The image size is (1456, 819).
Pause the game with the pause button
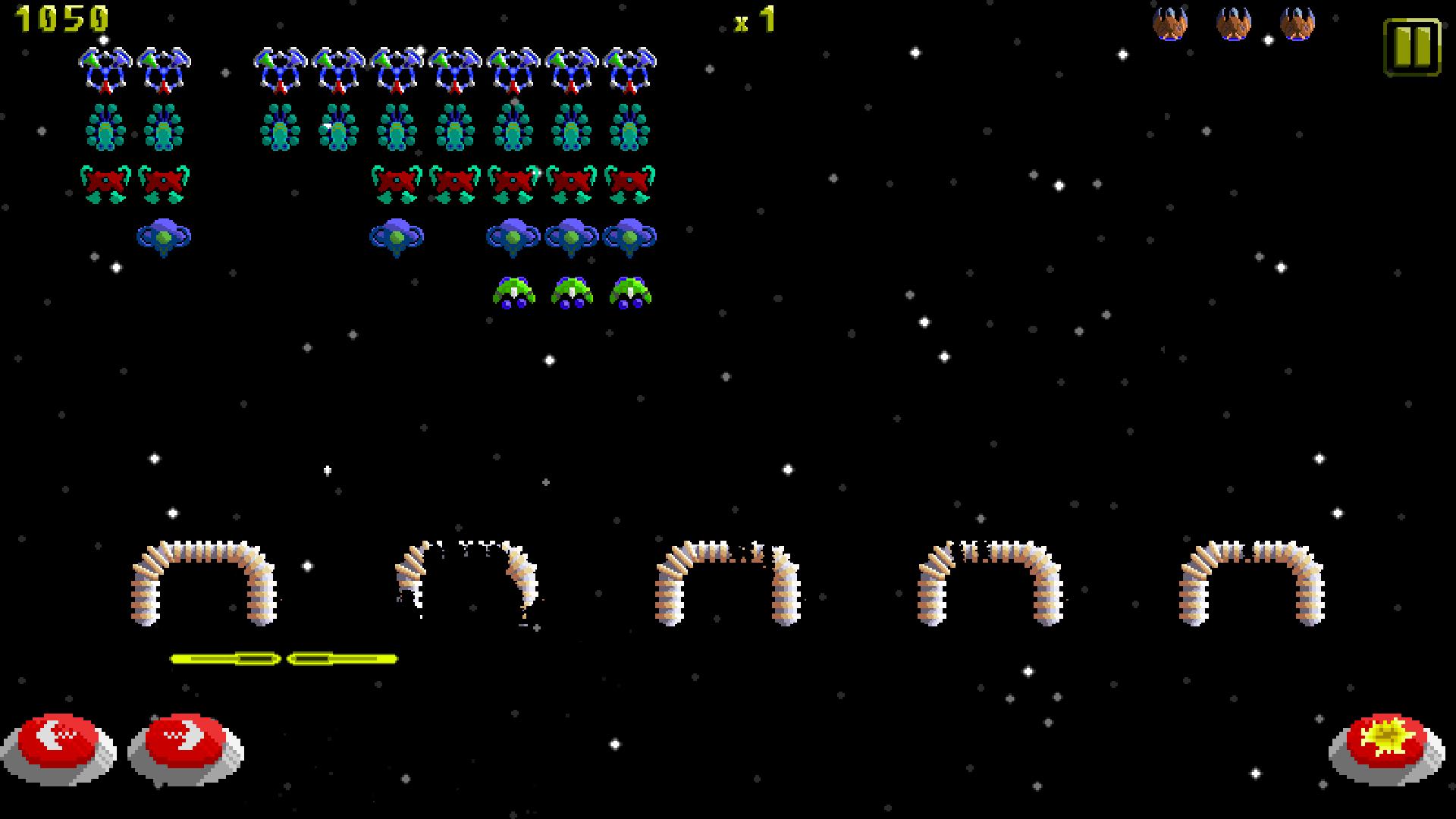coord(1411,47)
